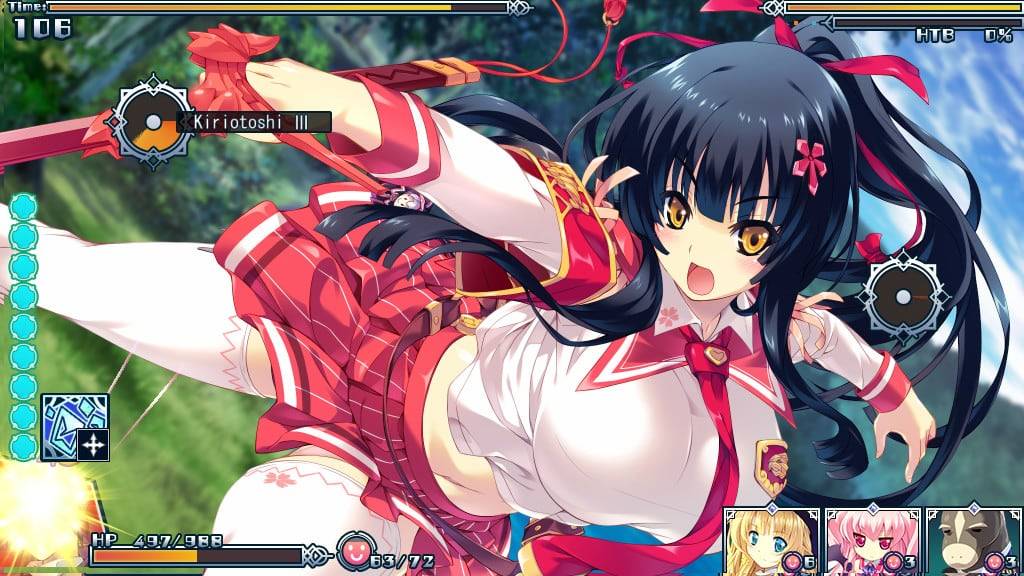This screenshot has width=1024, height=576.
Task: Click the round gauge emblem below the HTB meter
Action: click(x=905, y=297)
